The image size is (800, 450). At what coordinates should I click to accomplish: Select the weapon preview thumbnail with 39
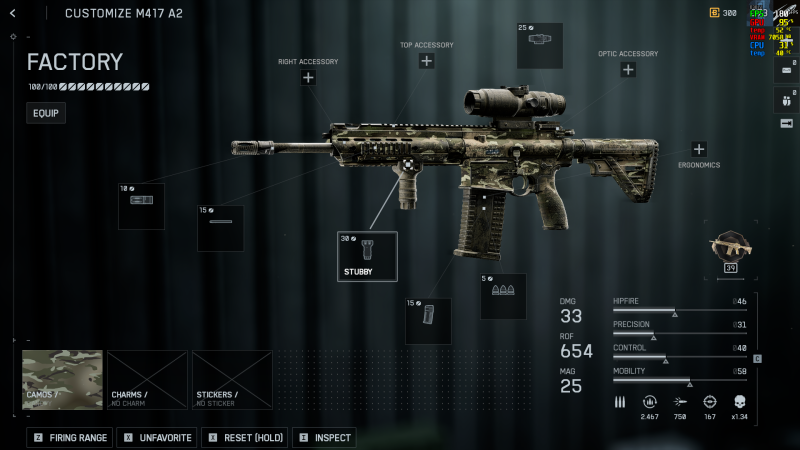[730, 249]
